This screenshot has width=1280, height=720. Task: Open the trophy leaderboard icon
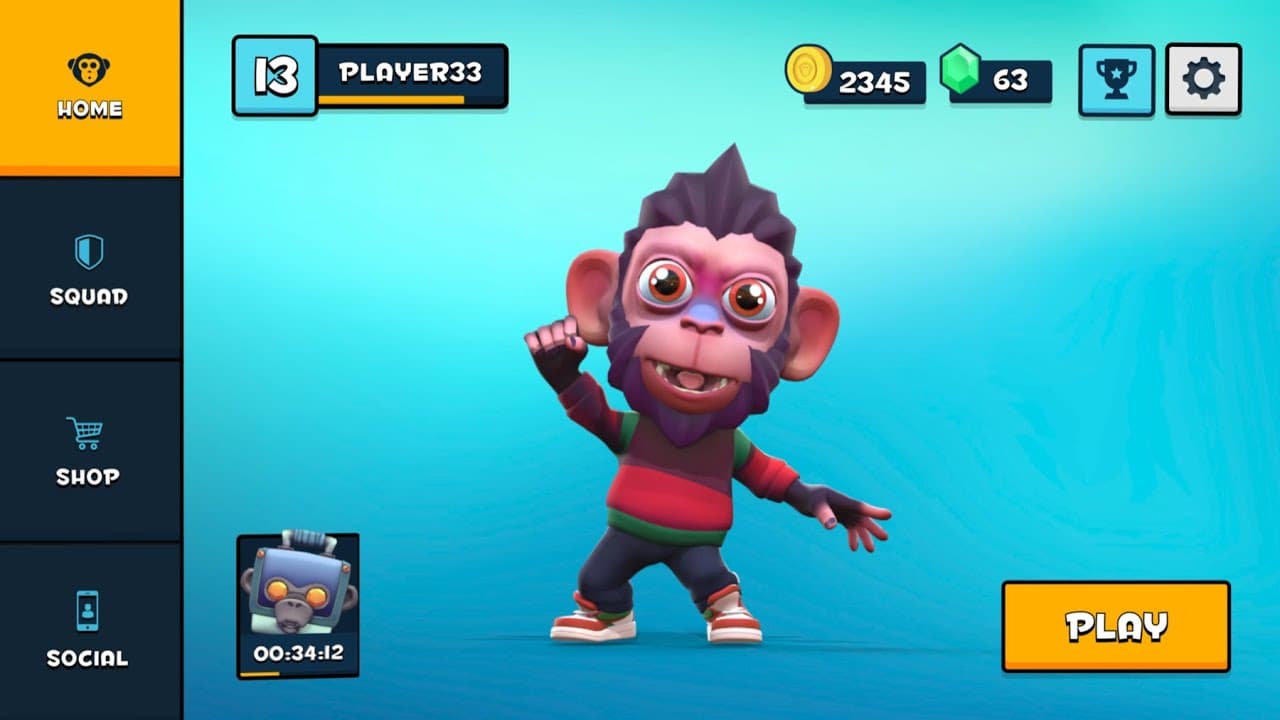pos(1117,80)
